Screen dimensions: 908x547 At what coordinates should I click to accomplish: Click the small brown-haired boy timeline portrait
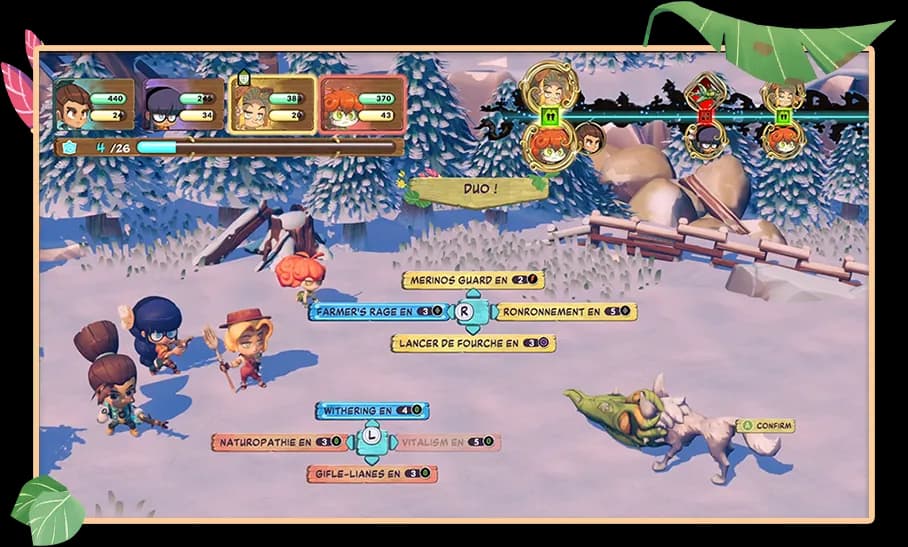[x=589, y=137]
